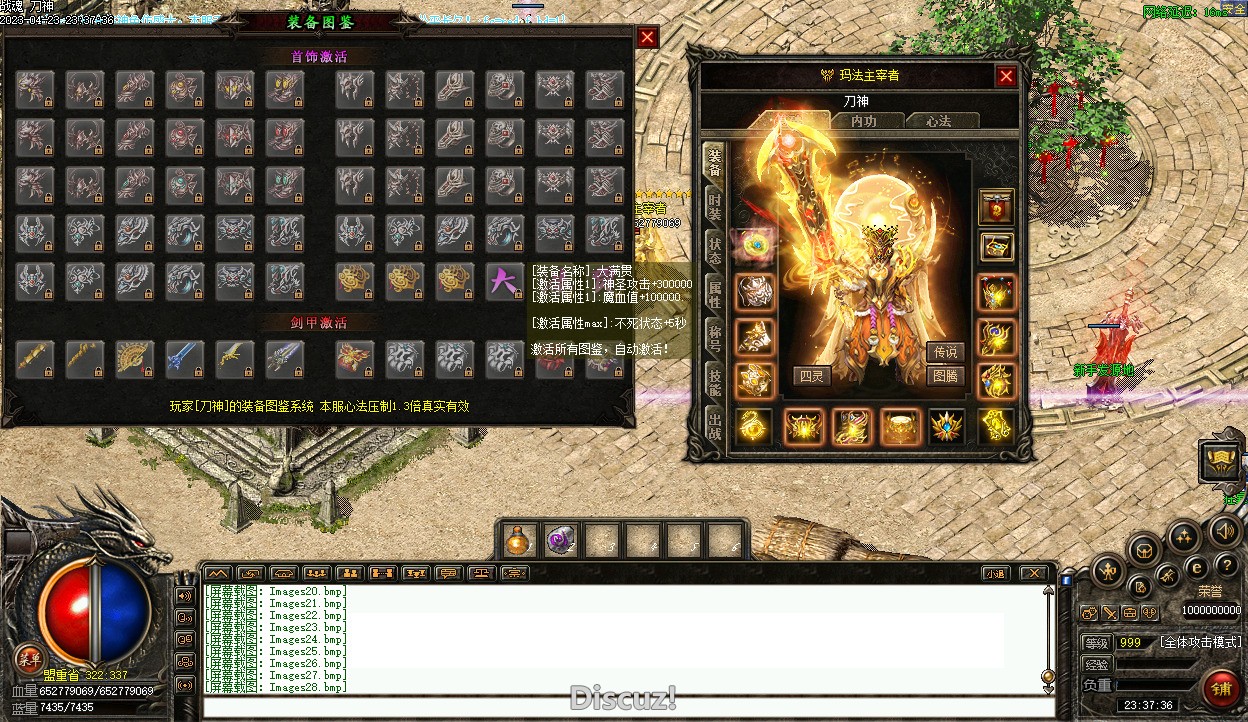Close the equipment codex window
The image size is (1248, 722).
pyautogui.click(x=648, y=38)
